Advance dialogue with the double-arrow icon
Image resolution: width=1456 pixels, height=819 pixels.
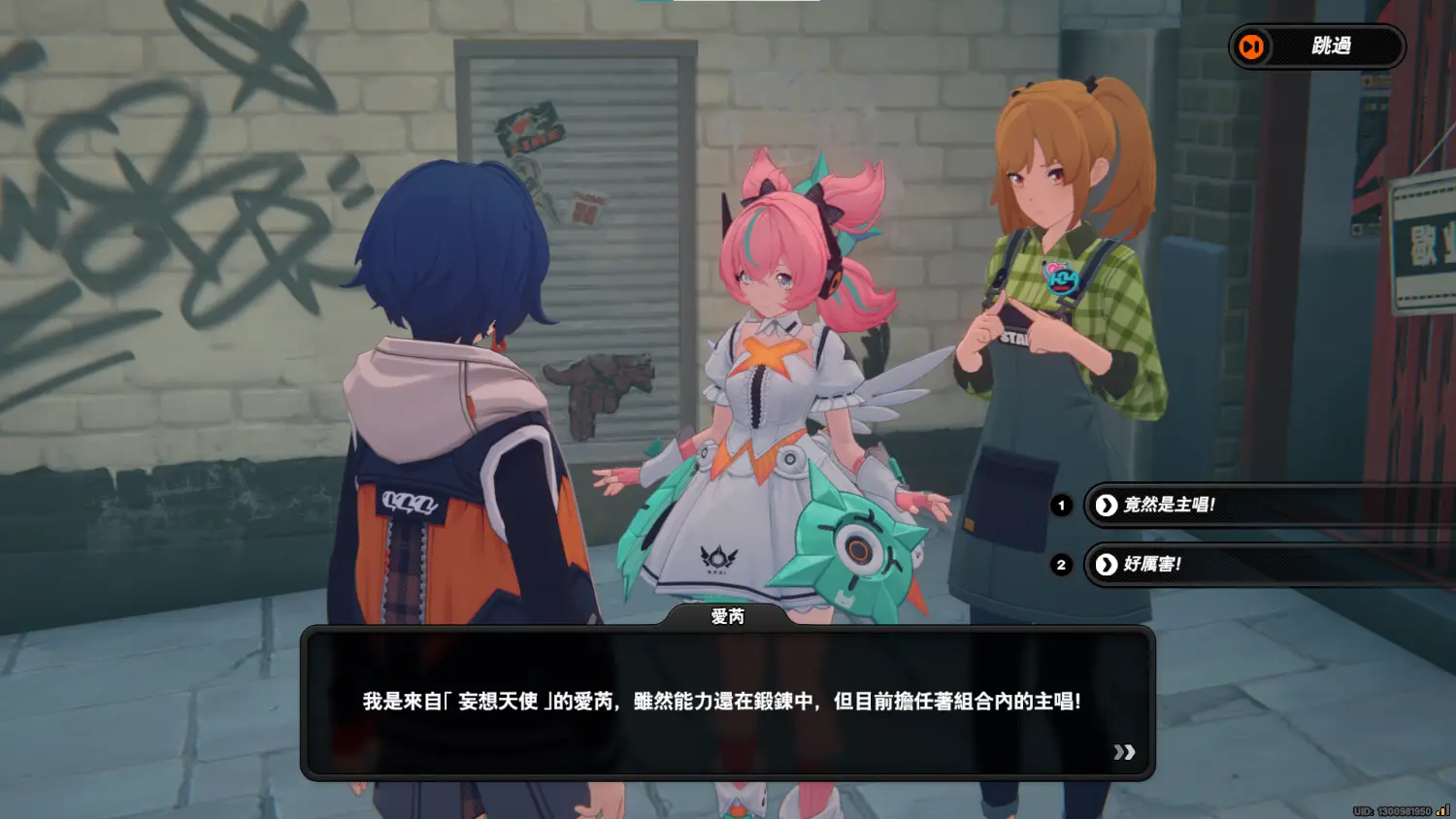tap(1124, 752)
